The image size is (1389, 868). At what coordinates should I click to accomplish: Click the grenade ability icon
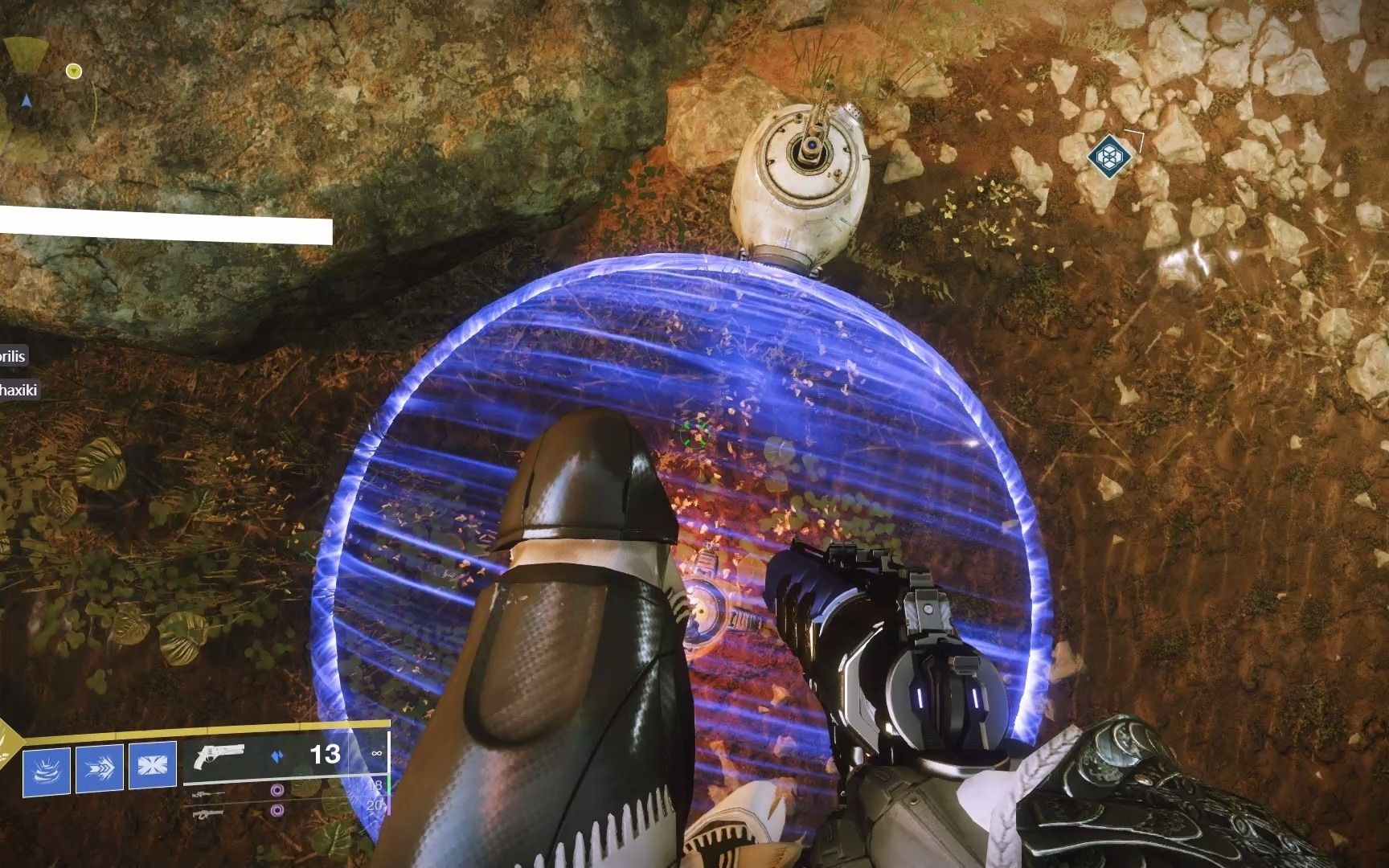pos(47,772)
